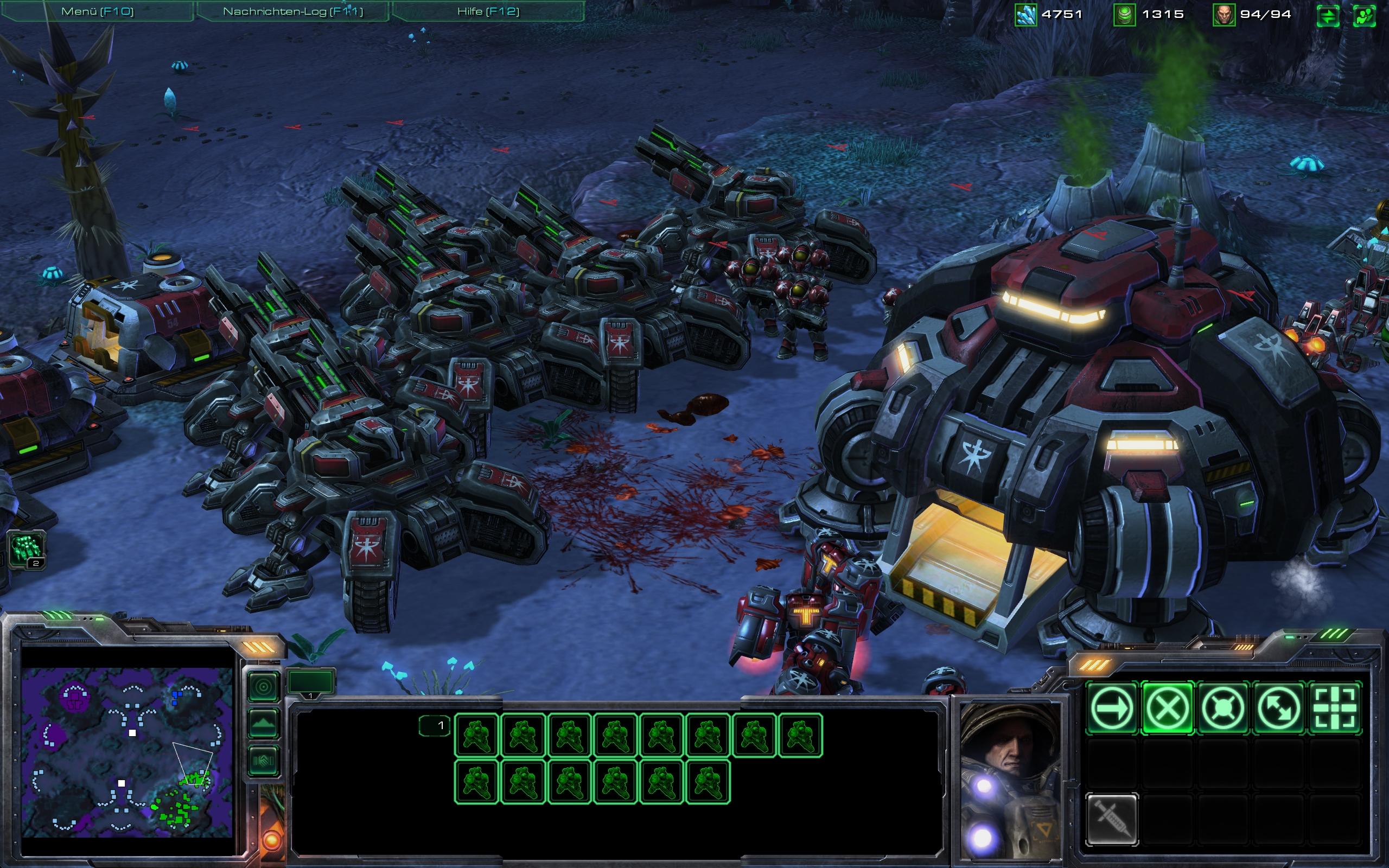This screenshot has height=868, width=1389.
Task: Select the idle worker button
Action: coord(27,550)
